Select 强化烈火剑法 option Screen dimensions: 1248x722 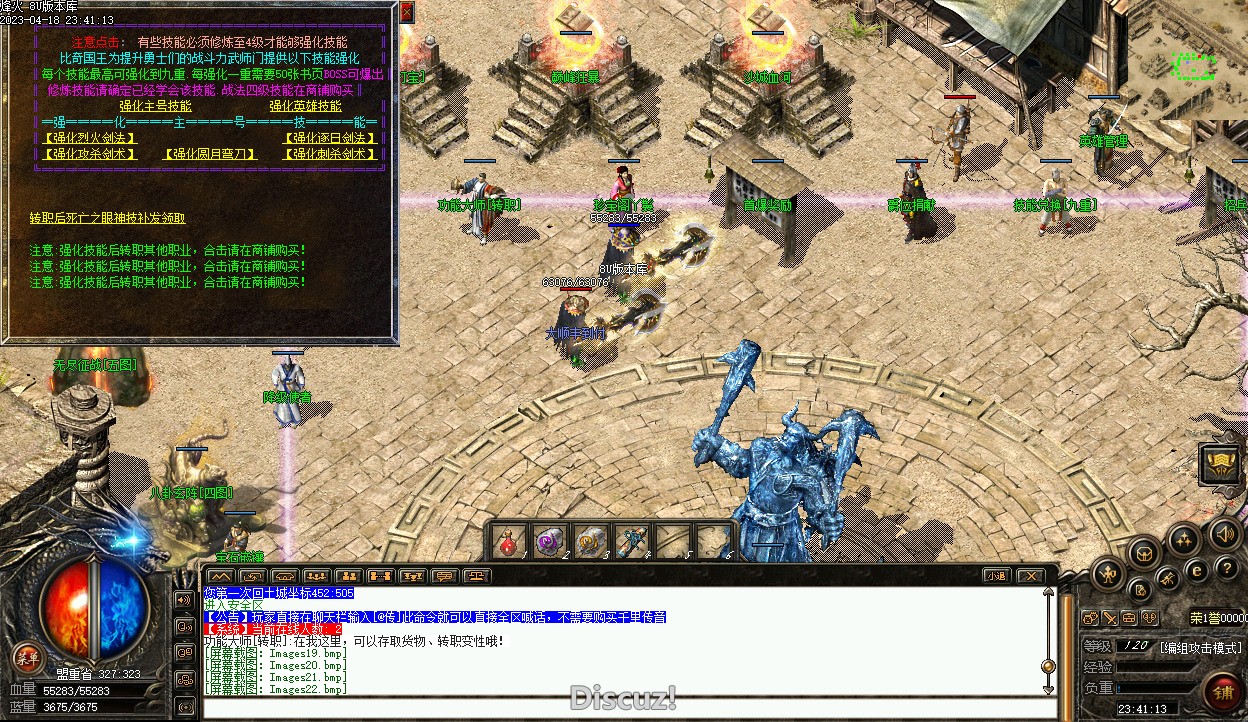[x=90, y=138]
